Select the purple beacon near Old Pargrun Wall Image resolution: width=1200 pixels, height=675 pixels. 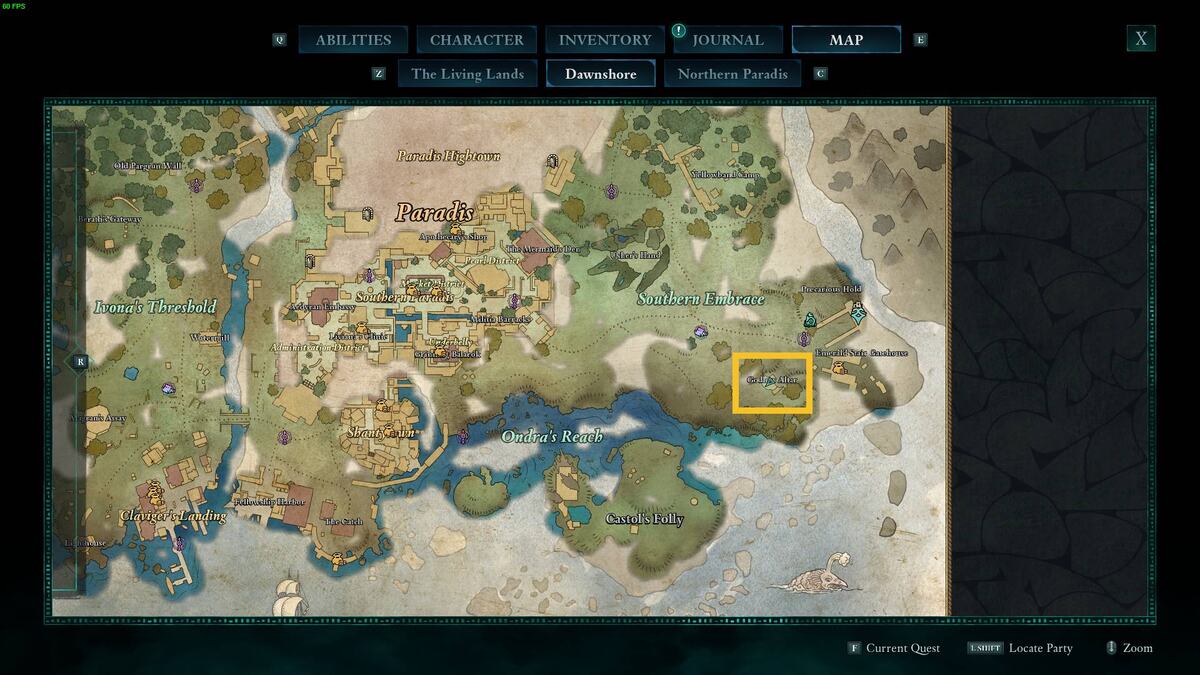(197, 185)
